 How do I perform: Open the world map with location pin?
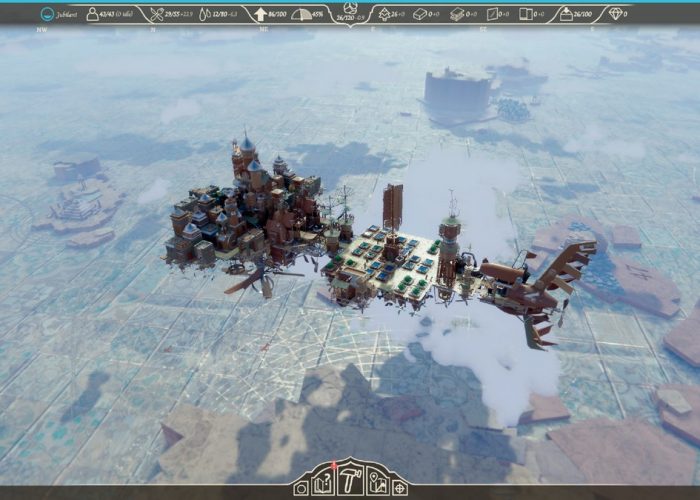coord(378,486)
